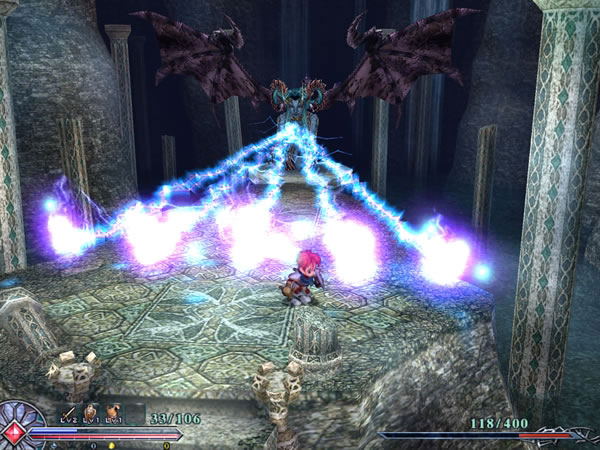Select the Lv1 armor equipment icon
This screenshot has height=450, width=600.
tap(113, 411)
